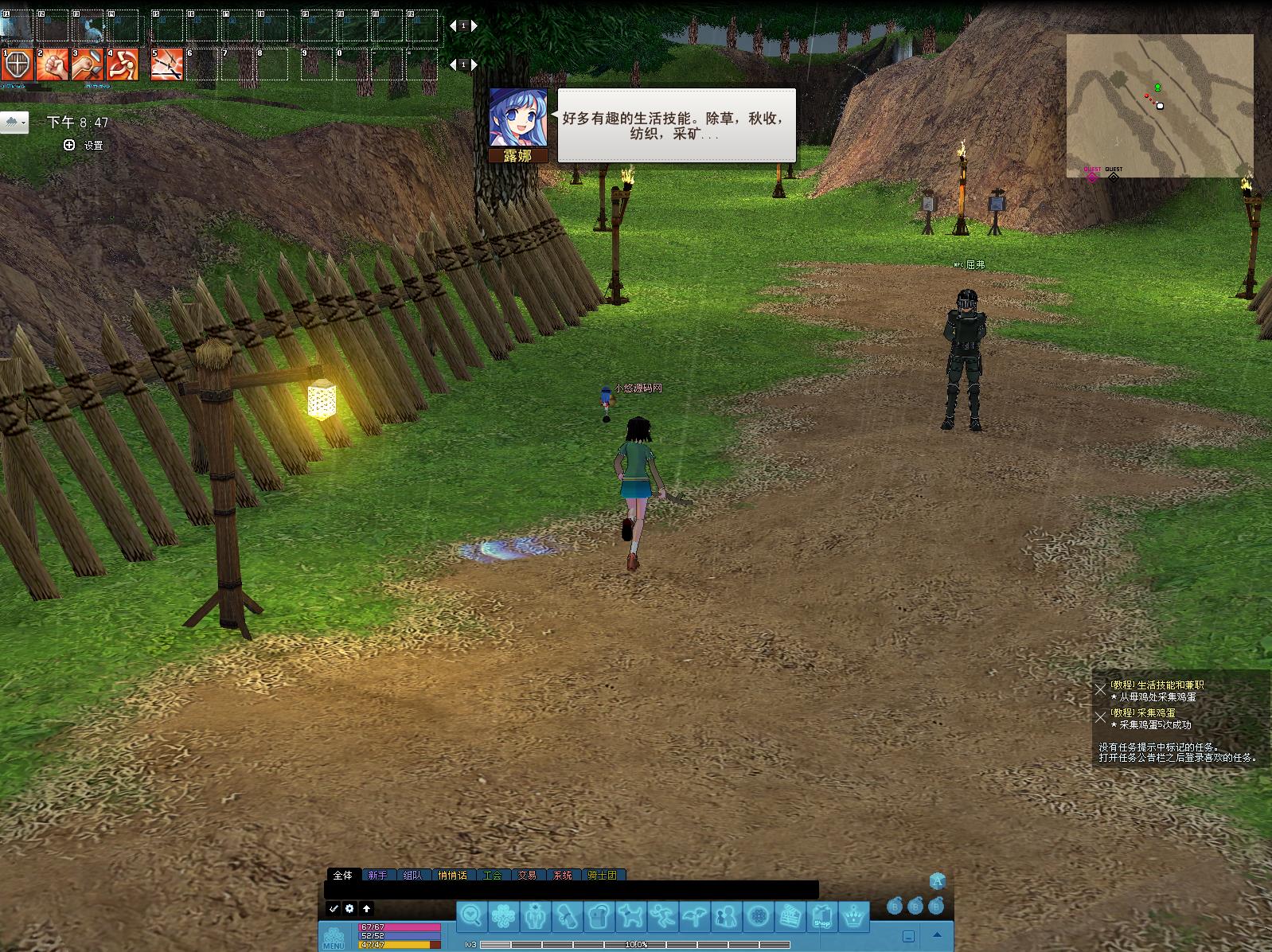Close the 采集鸡蛋 quest tracker entry
1272x952 pixels.
1100,717
